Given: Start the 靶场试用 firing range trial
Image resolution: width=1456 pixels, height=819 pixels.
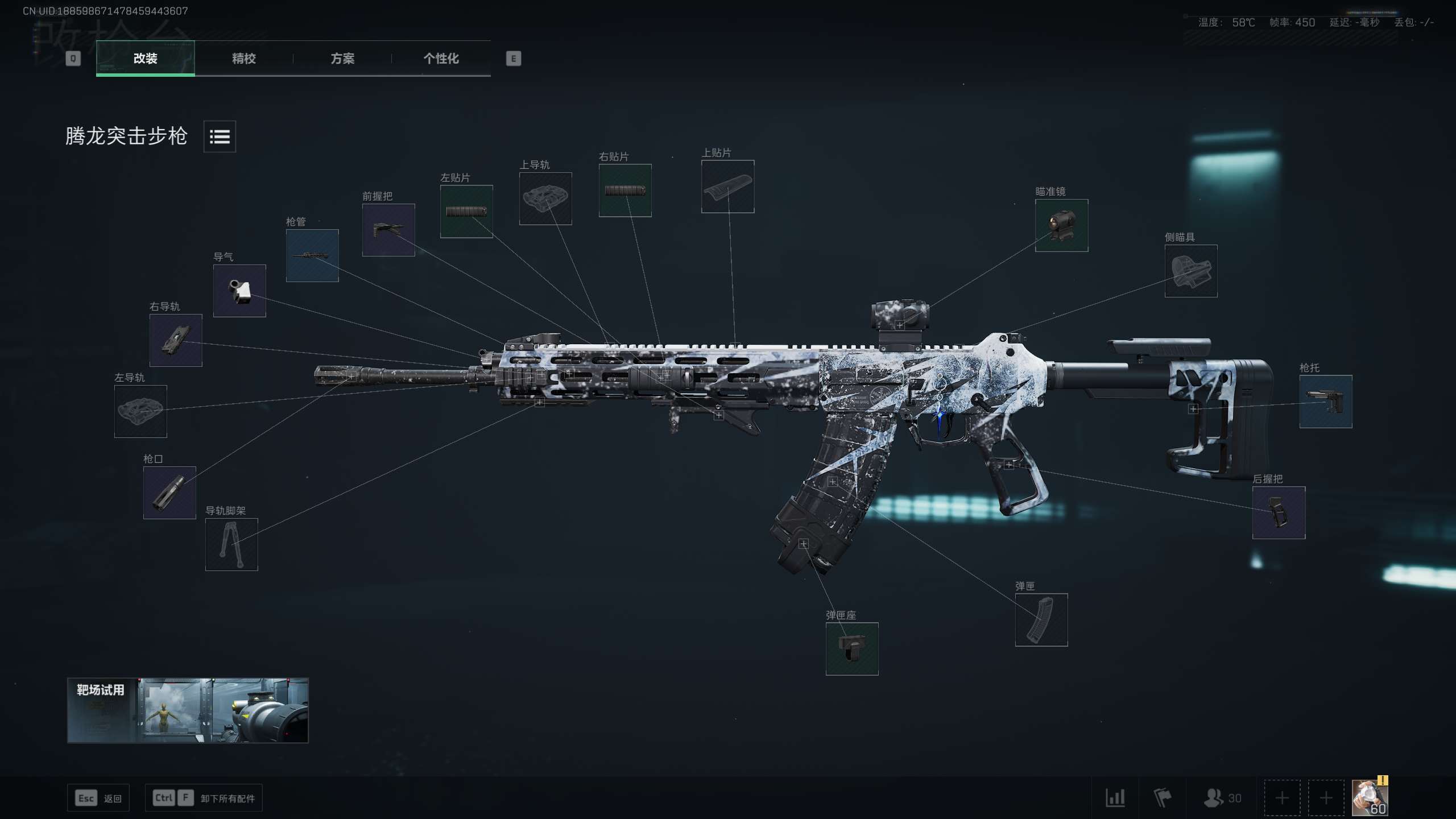Looking at the screenshot, I should (188, 710).
